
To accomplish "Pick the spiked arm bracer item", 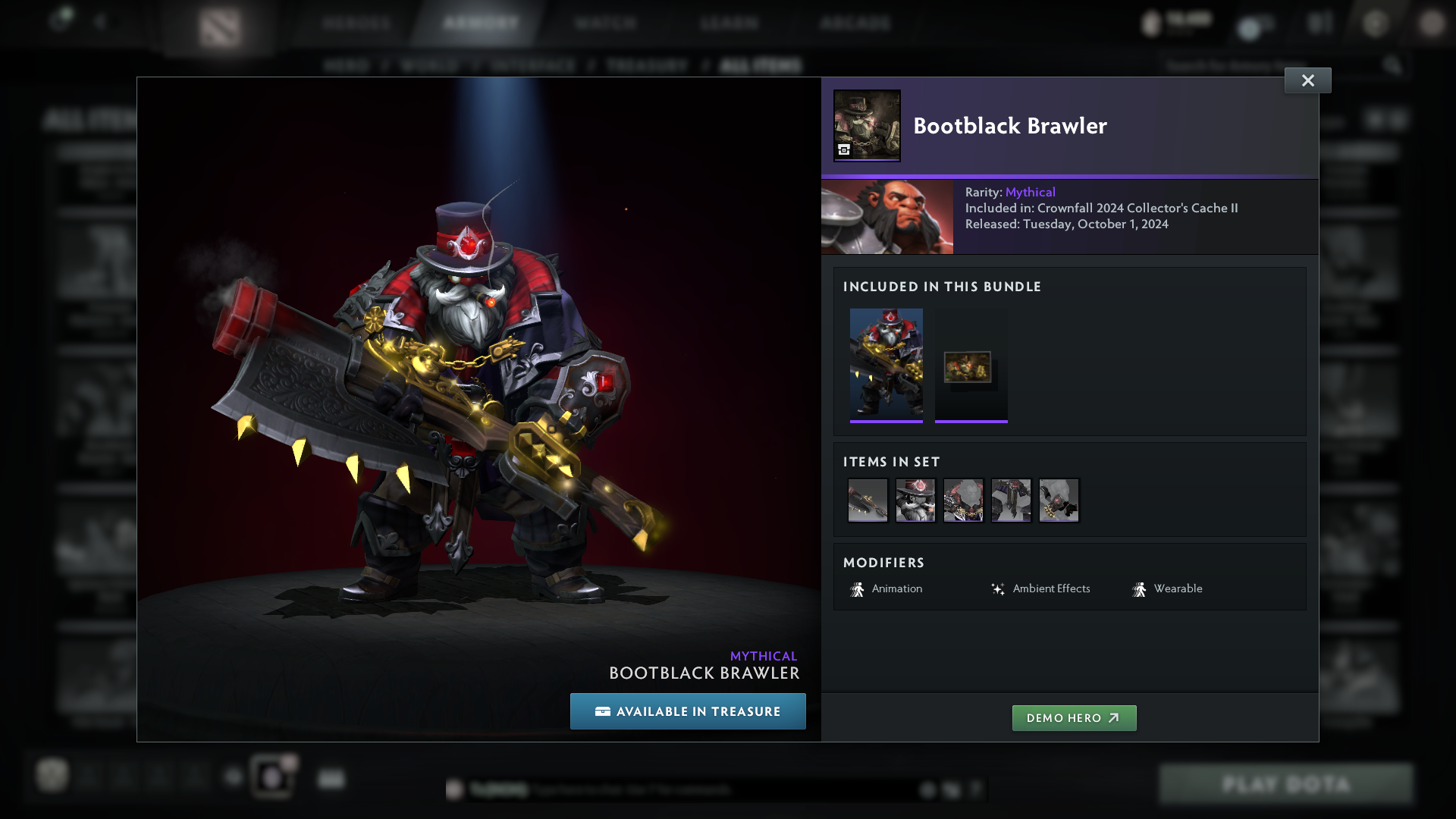I will (x=1059, y=500).
